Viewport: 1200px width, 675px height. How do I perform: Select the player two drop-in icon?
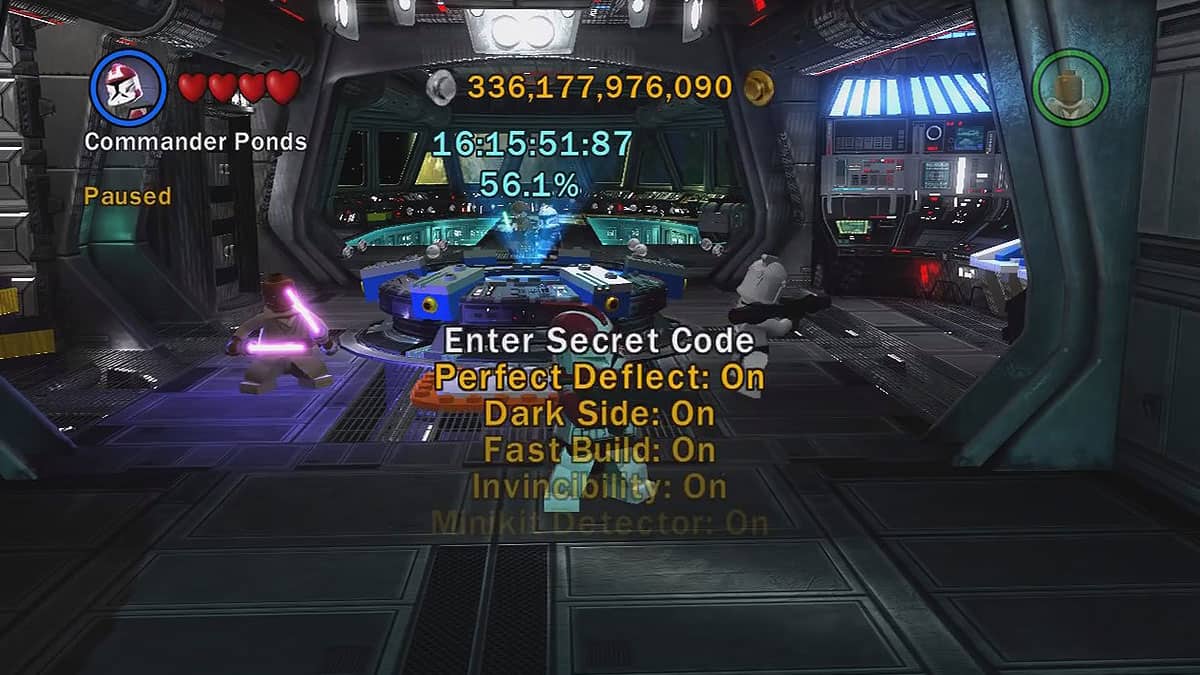(1071, 87)
